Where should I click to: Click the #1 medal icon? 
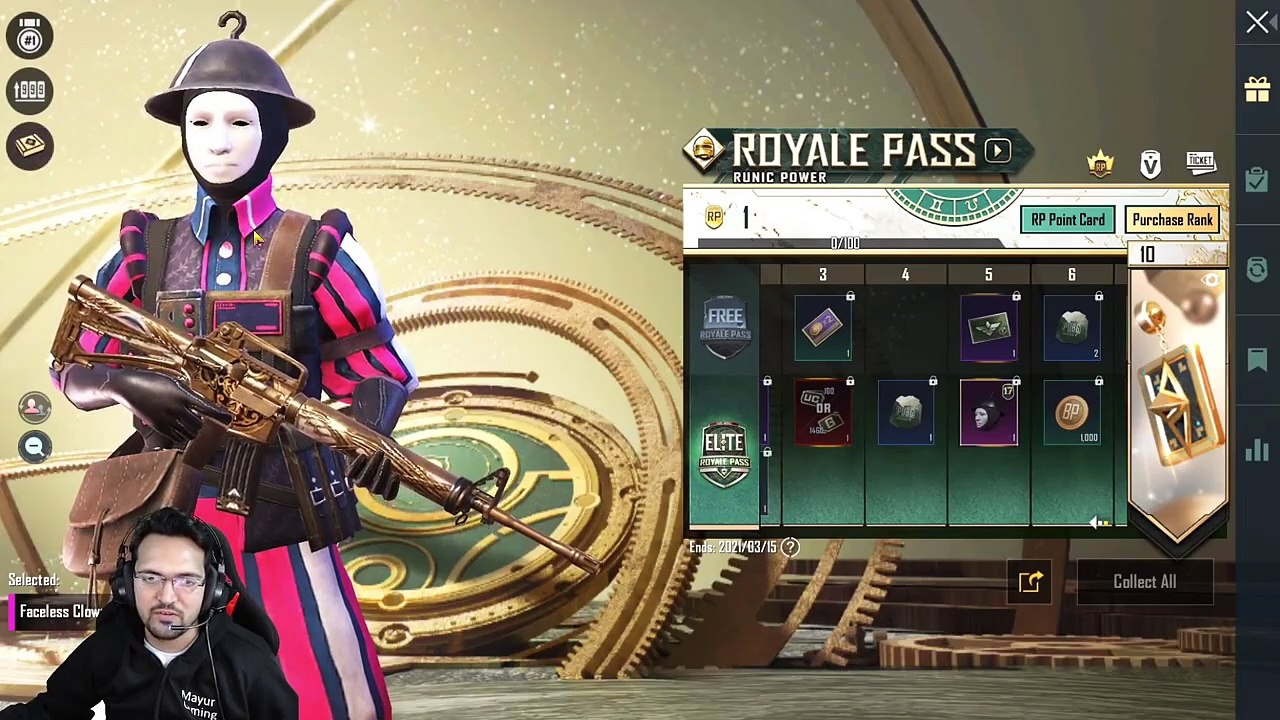click(30, 36)
